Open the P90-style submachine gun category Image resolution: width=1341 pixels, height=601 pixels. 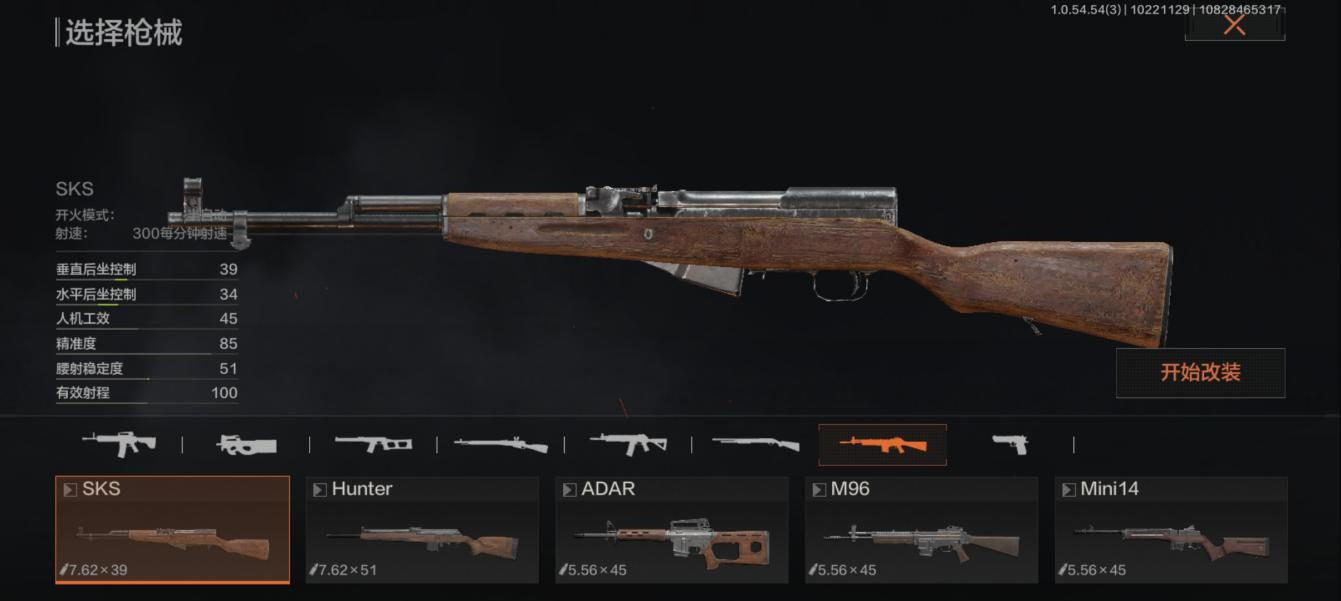(246, 444)
